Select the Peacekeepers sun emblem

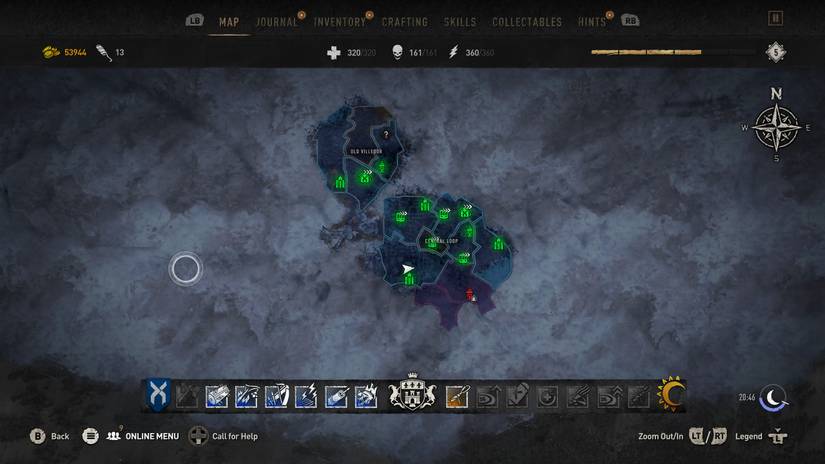pyautogui.click(x=670, y=395)
